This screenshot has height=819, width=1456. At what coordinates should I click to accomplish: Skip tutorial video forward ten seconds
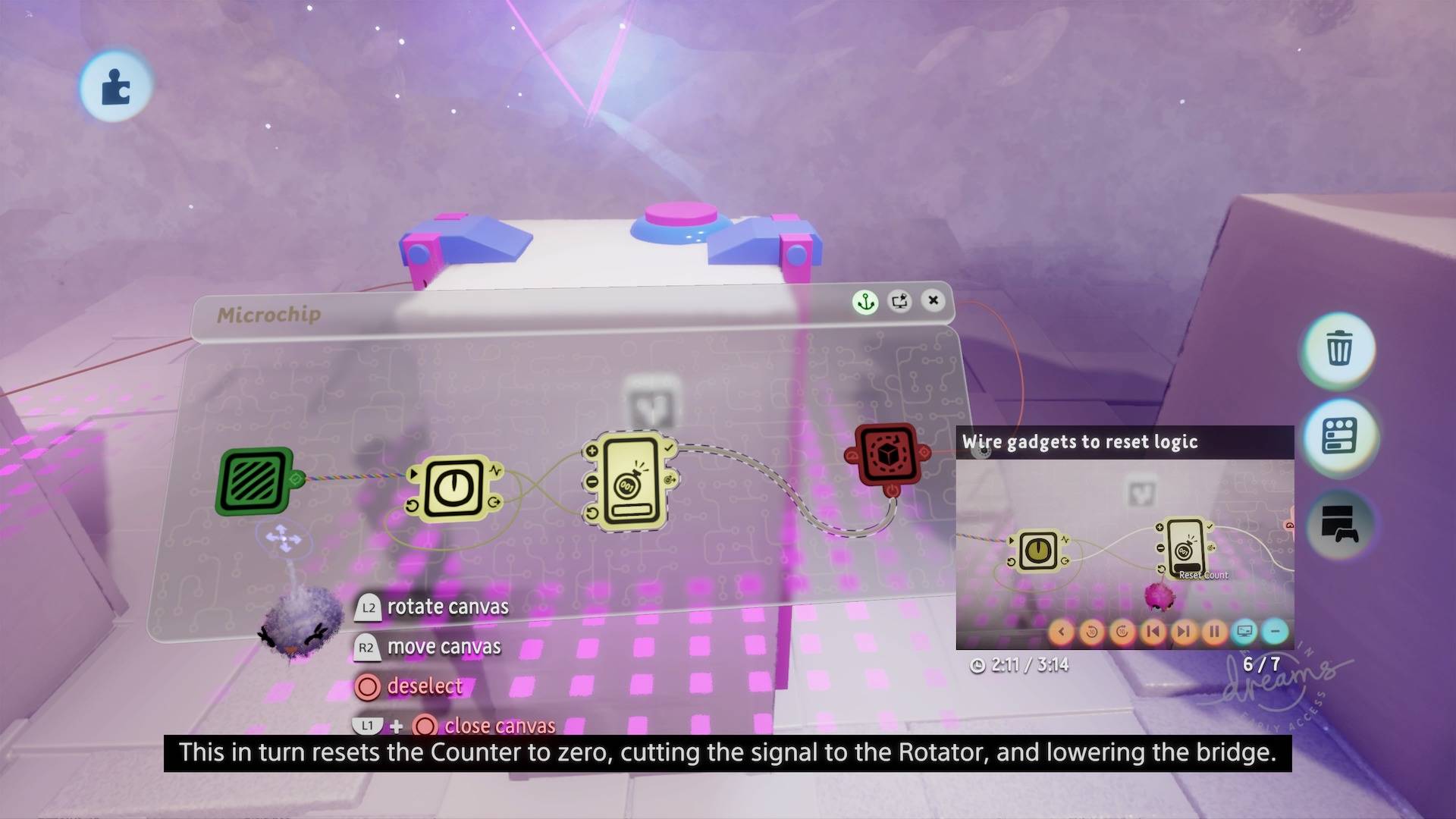point(1122,631)
